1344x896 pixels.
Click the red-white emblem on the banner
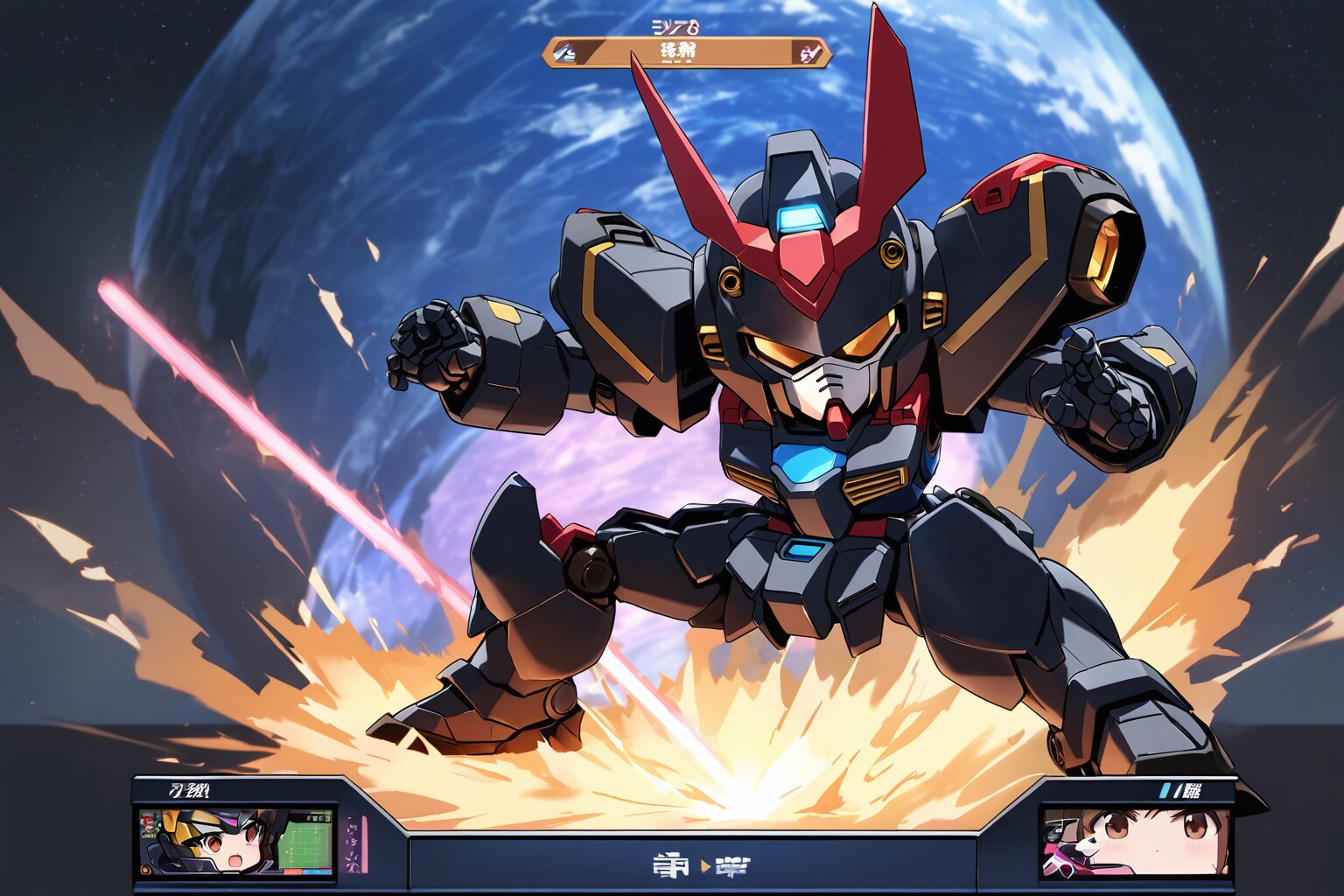pyautogui.click(x=807, y=53)
